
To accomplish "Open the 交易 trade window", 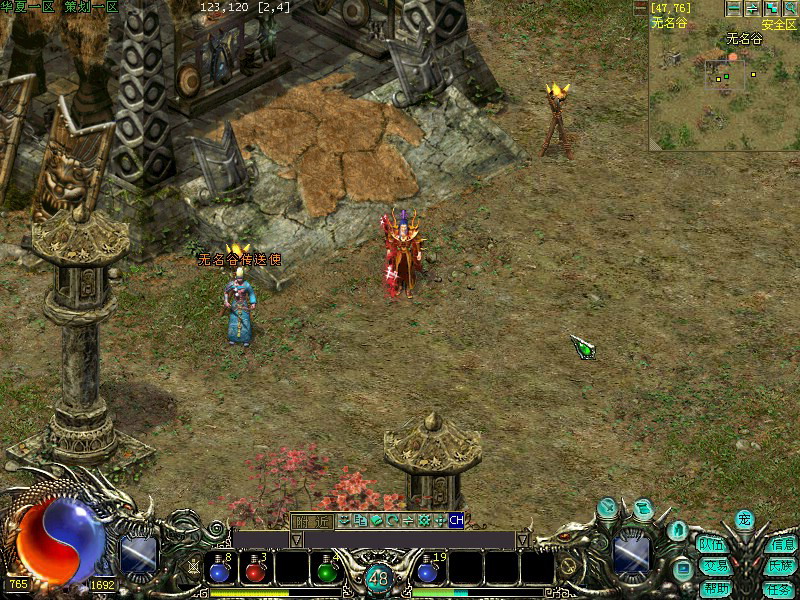I will pyautogui.click(x=712, y=566).
